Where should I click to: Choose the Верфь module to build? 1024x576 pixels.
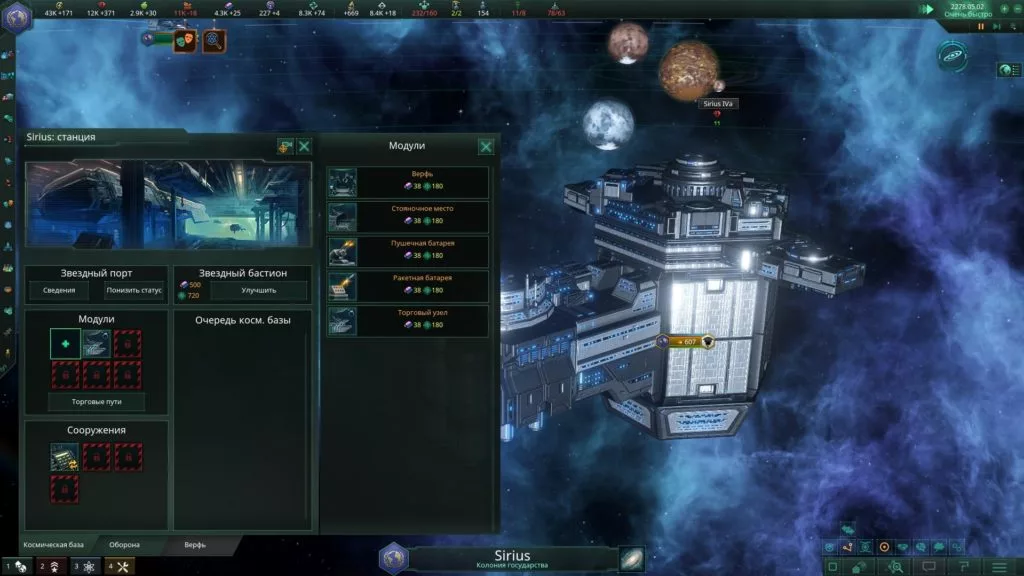[x=408, y=182]
